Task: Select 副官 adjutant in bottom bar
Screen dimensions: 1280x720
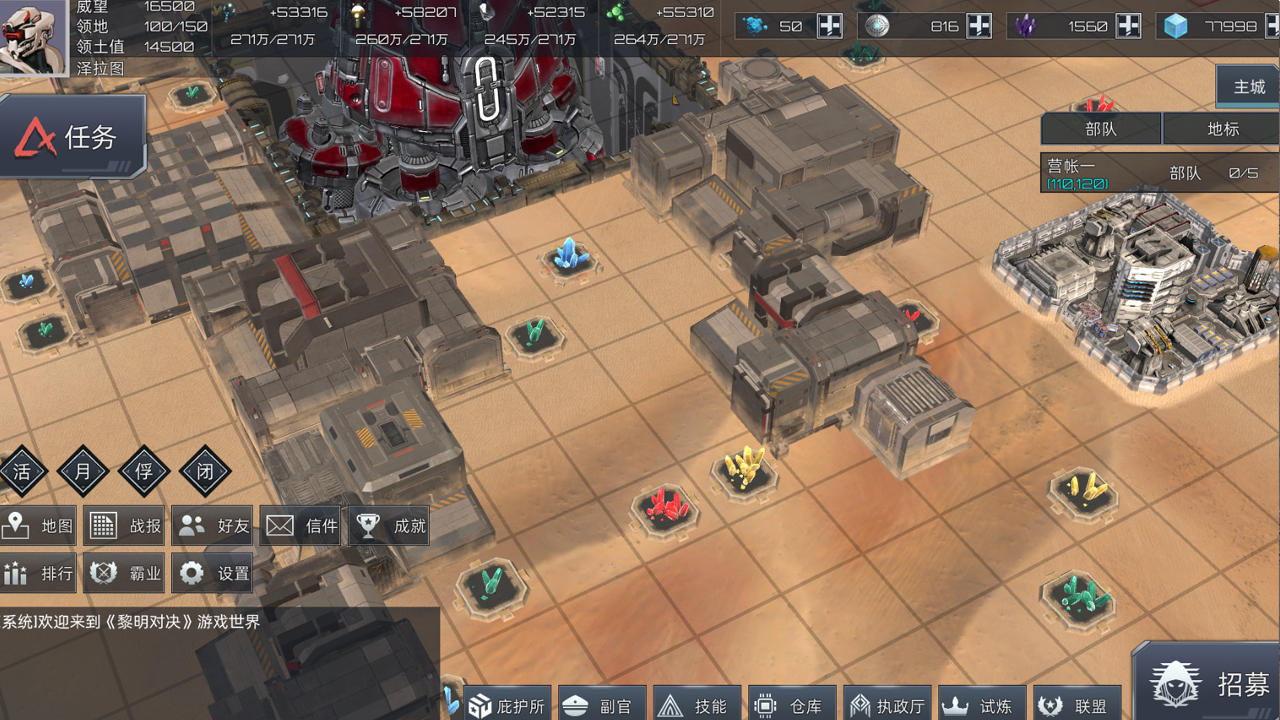Action: coord(598,705)
